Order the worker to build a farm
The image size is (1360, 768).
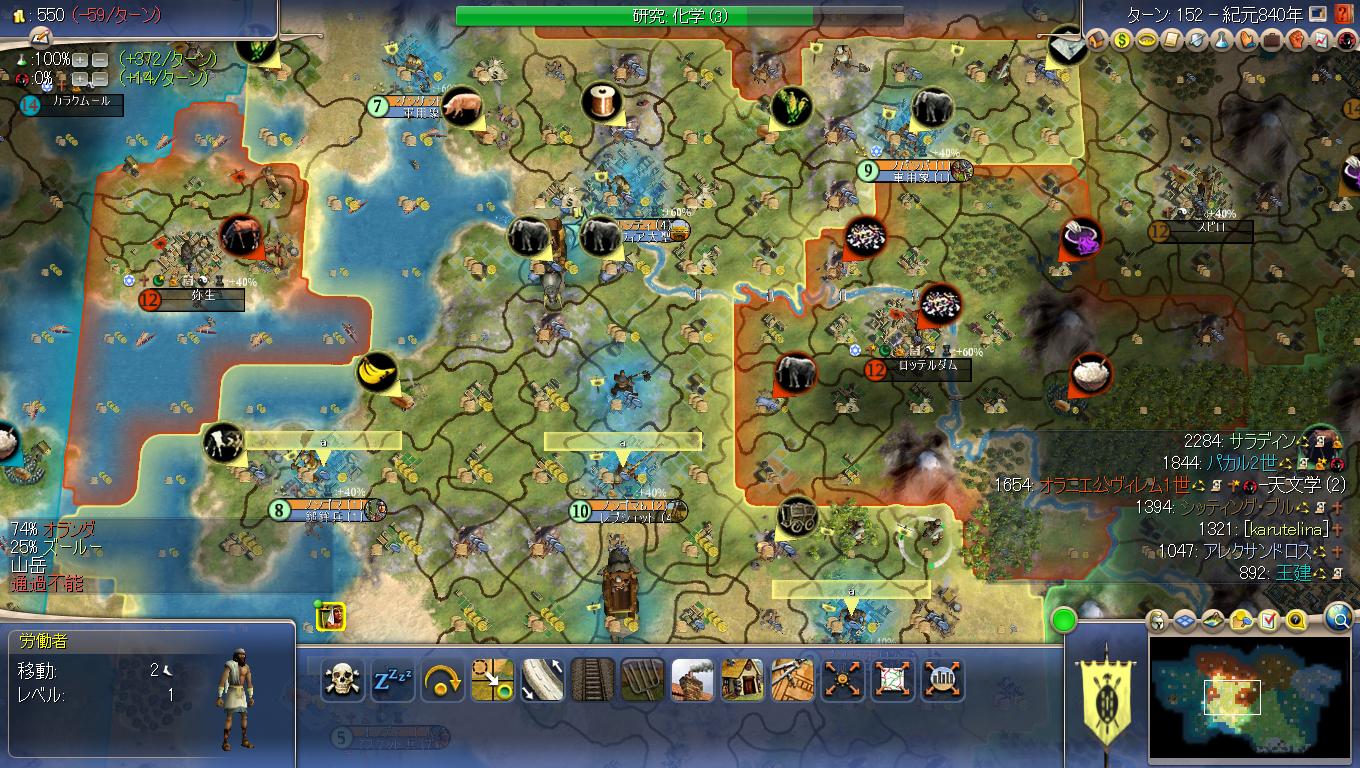click(642, 678)
